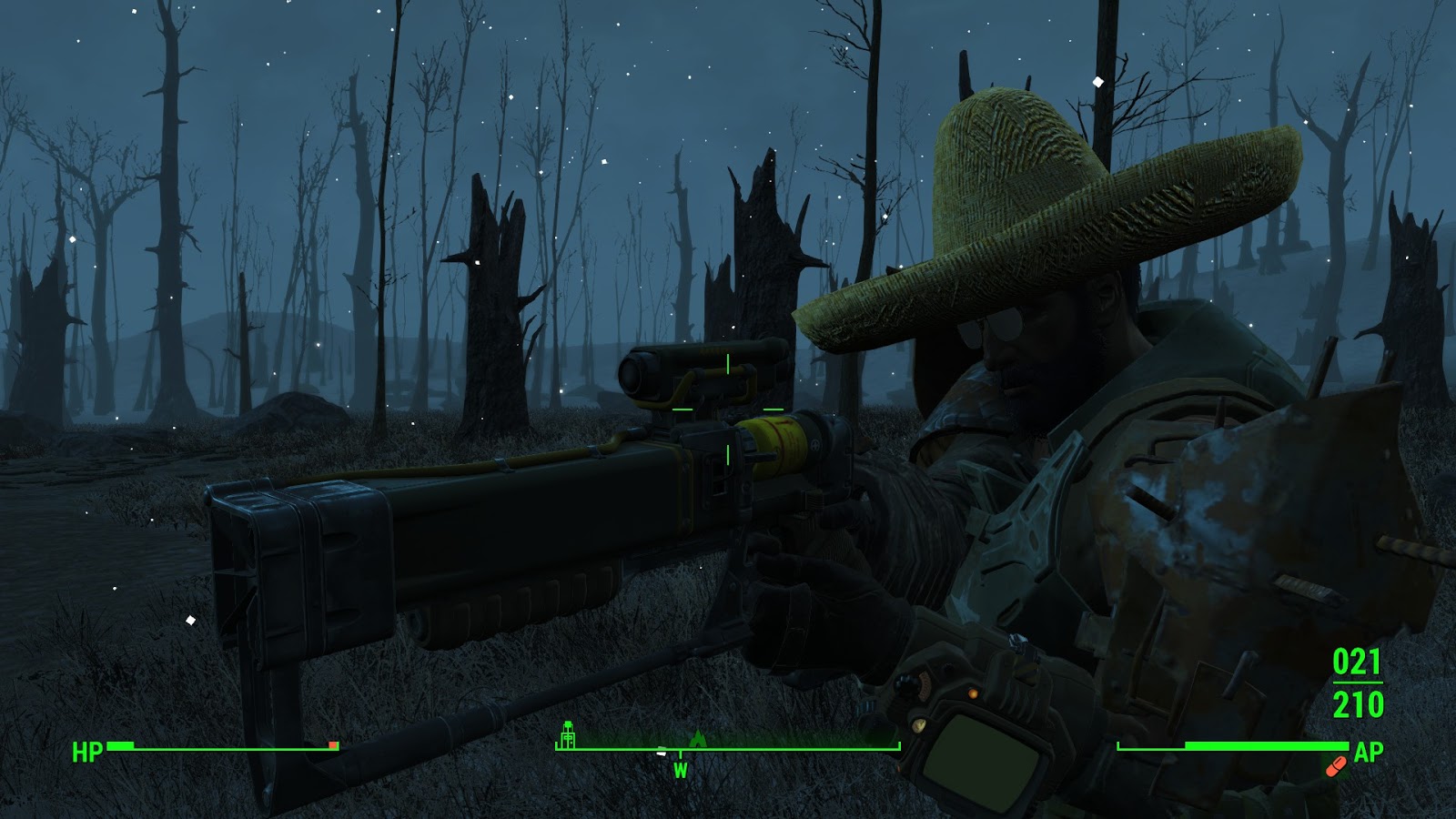Viewport: 1456px width, 819px height.
Task: Click the yellow canister on the weapon barrel
Action: coord(778,446)
